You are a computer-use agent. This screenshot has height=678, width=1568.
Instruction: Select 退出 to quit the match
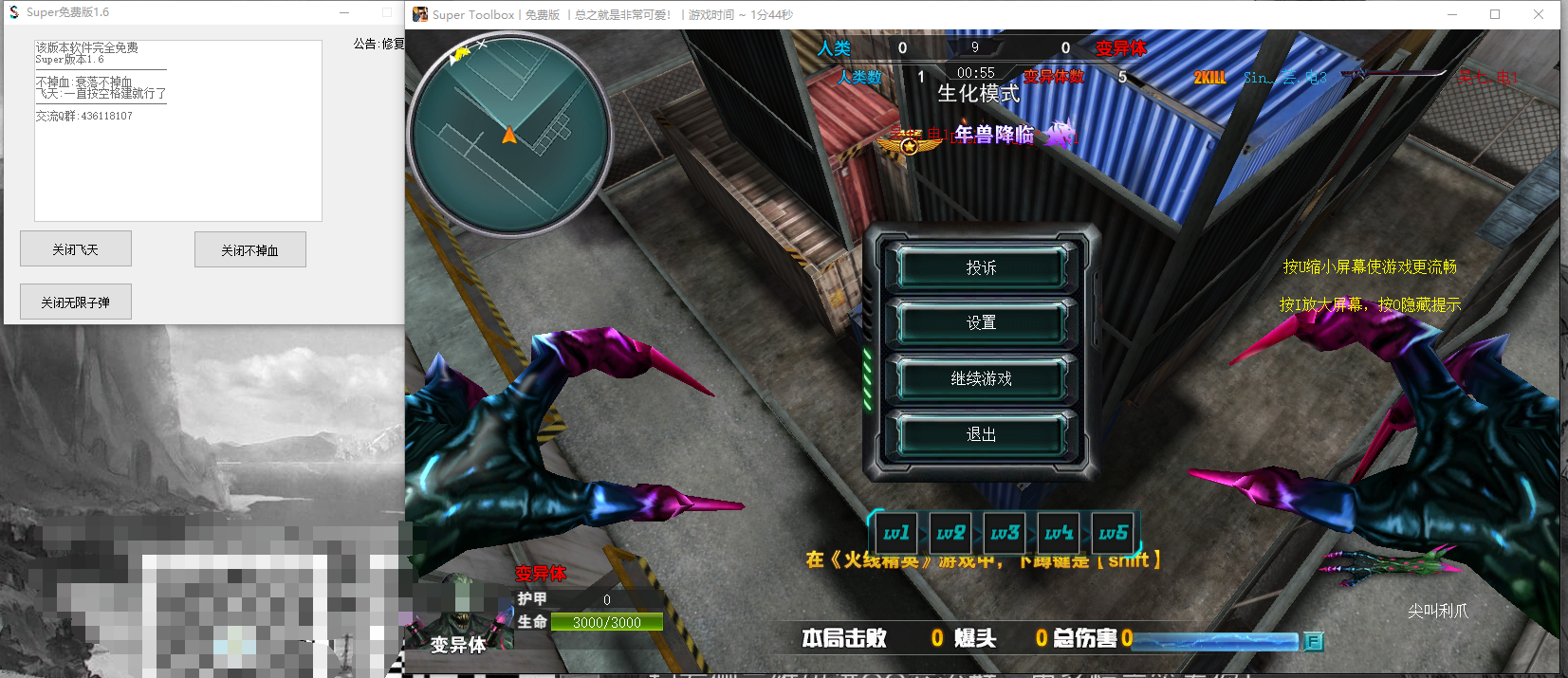click(x=981, y=434)
